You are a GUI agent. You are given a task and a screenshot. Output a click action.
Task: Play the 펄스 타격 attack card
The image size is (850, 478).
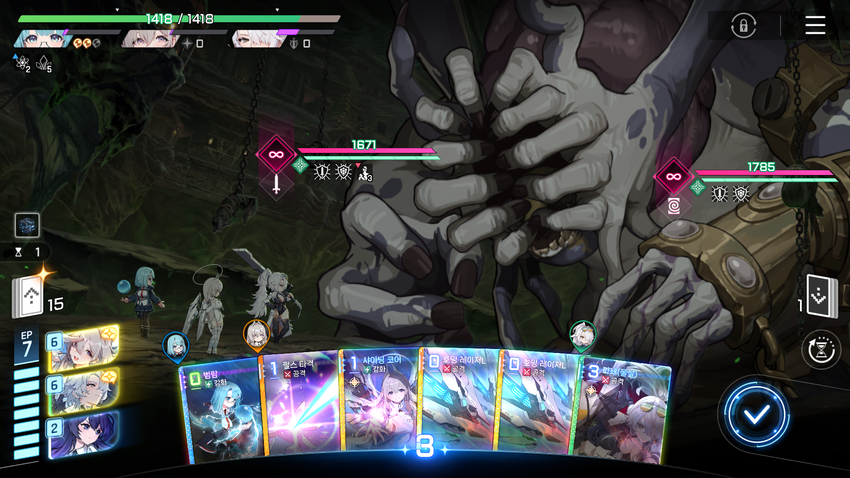[299, 410]
